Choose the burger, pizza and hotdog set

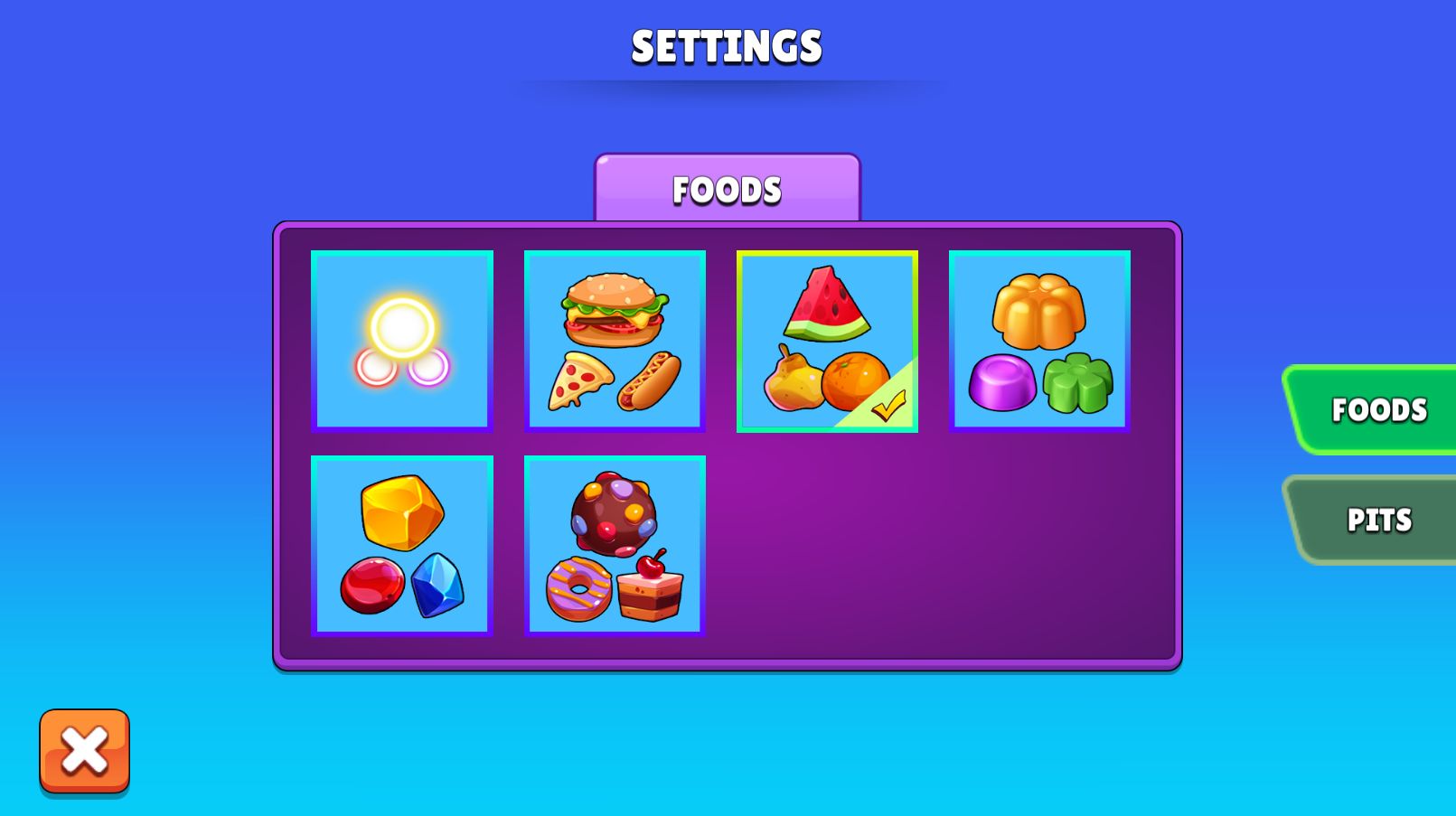[x=615, y=341]
